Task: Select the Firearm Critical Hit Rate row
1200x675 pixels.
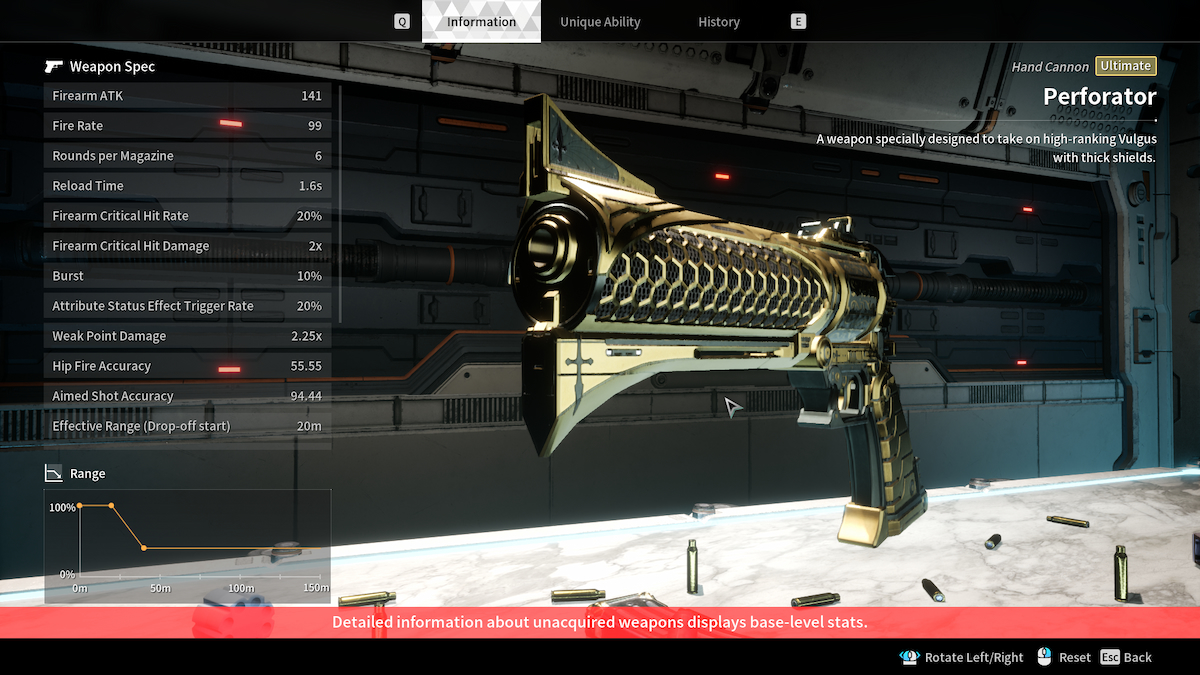Action: pyautogui.click(x=187, y=216)
